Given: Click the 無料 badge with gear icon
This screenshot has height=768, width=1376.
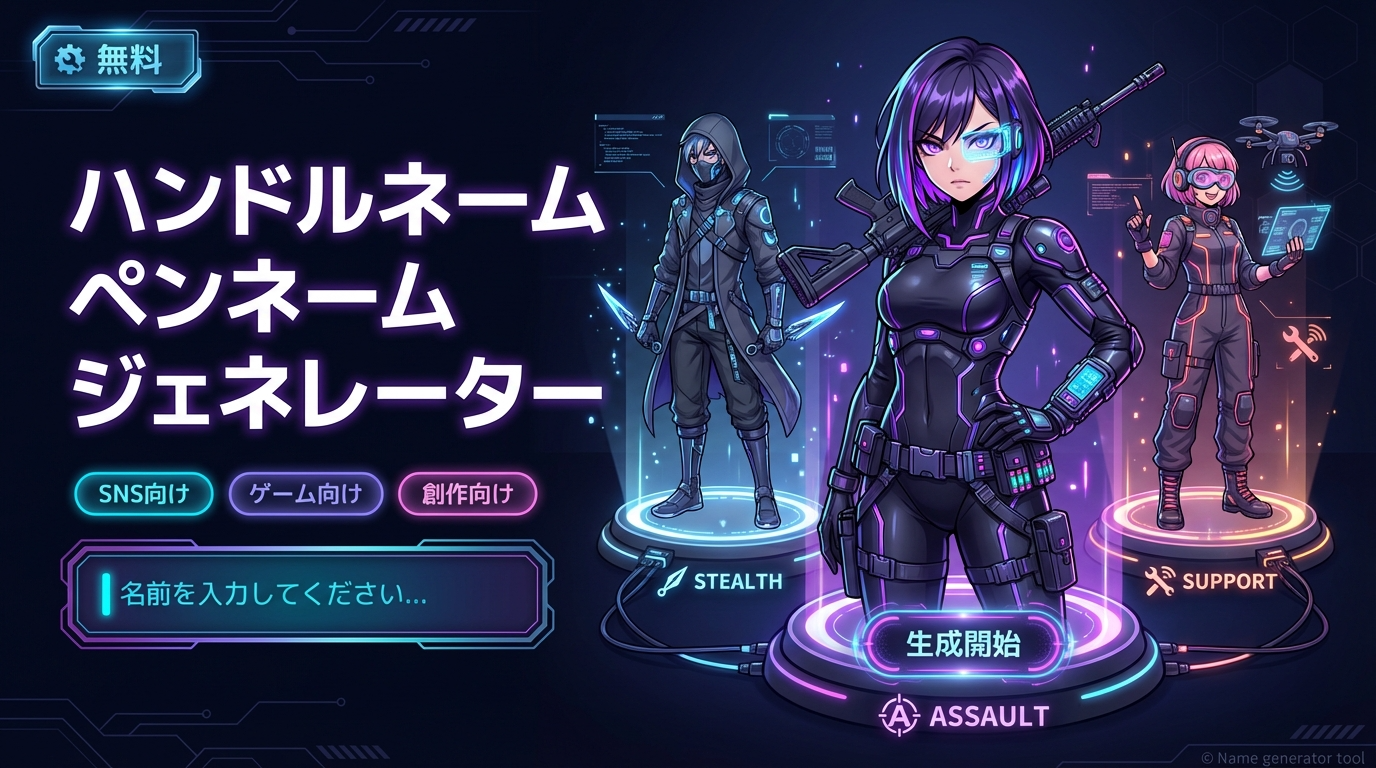Looking at the screenshot, I should [116, 61].
